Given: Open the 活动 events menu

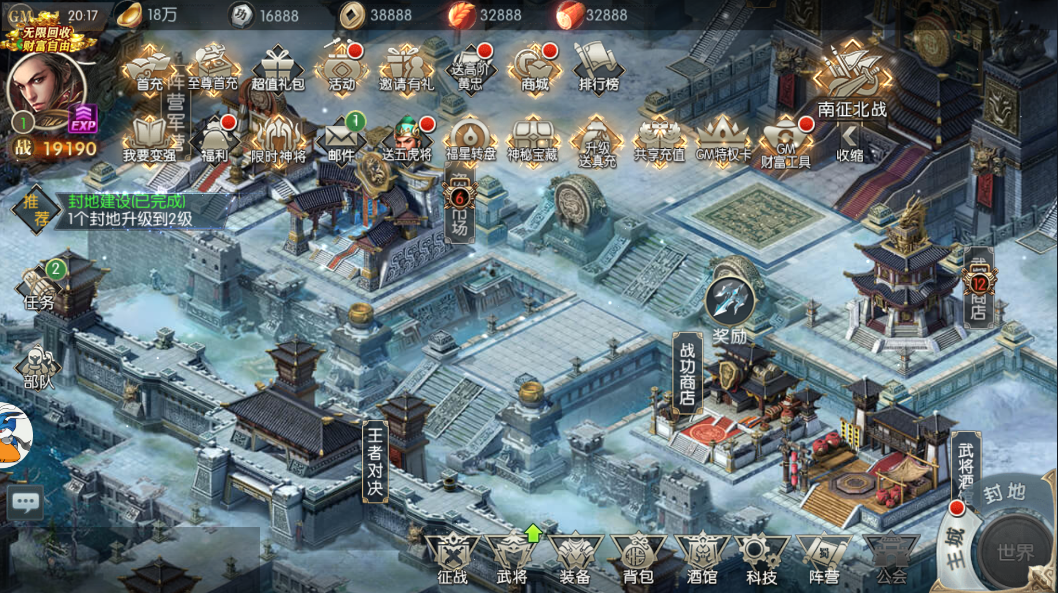Looking at the screenshot, I should (x=342, y=68).
